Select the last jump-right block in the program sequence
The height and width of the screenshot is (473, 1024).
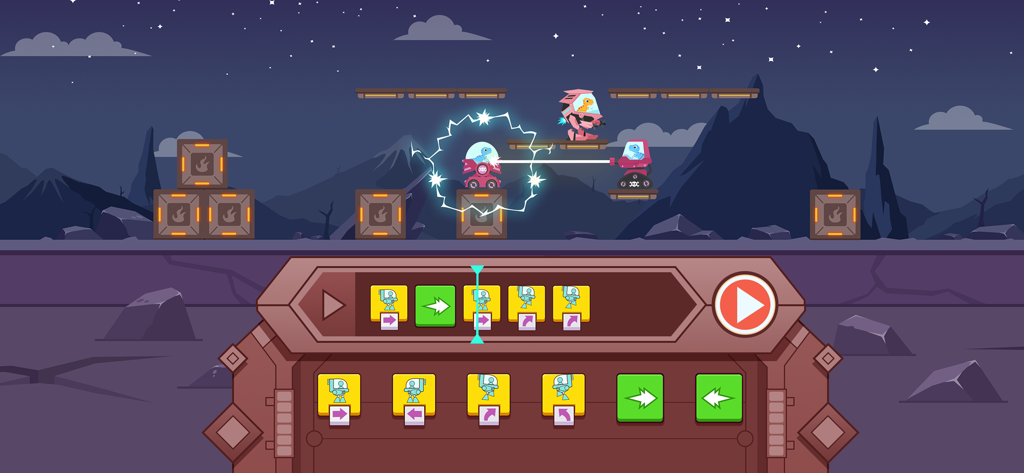tap(571, 306)
